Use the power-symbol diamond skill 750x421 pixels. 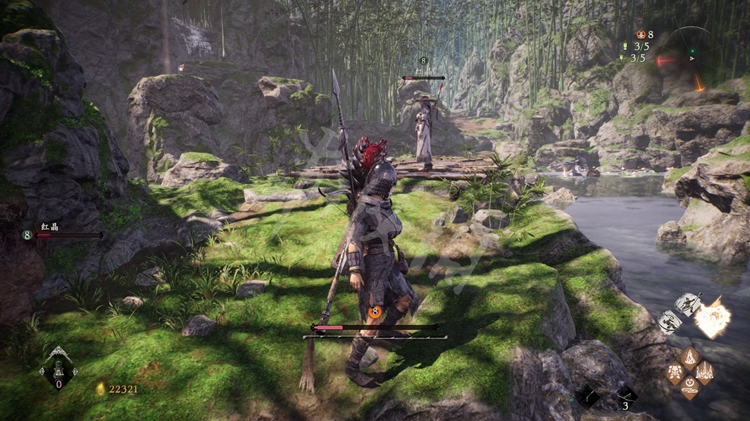(690, 388)
